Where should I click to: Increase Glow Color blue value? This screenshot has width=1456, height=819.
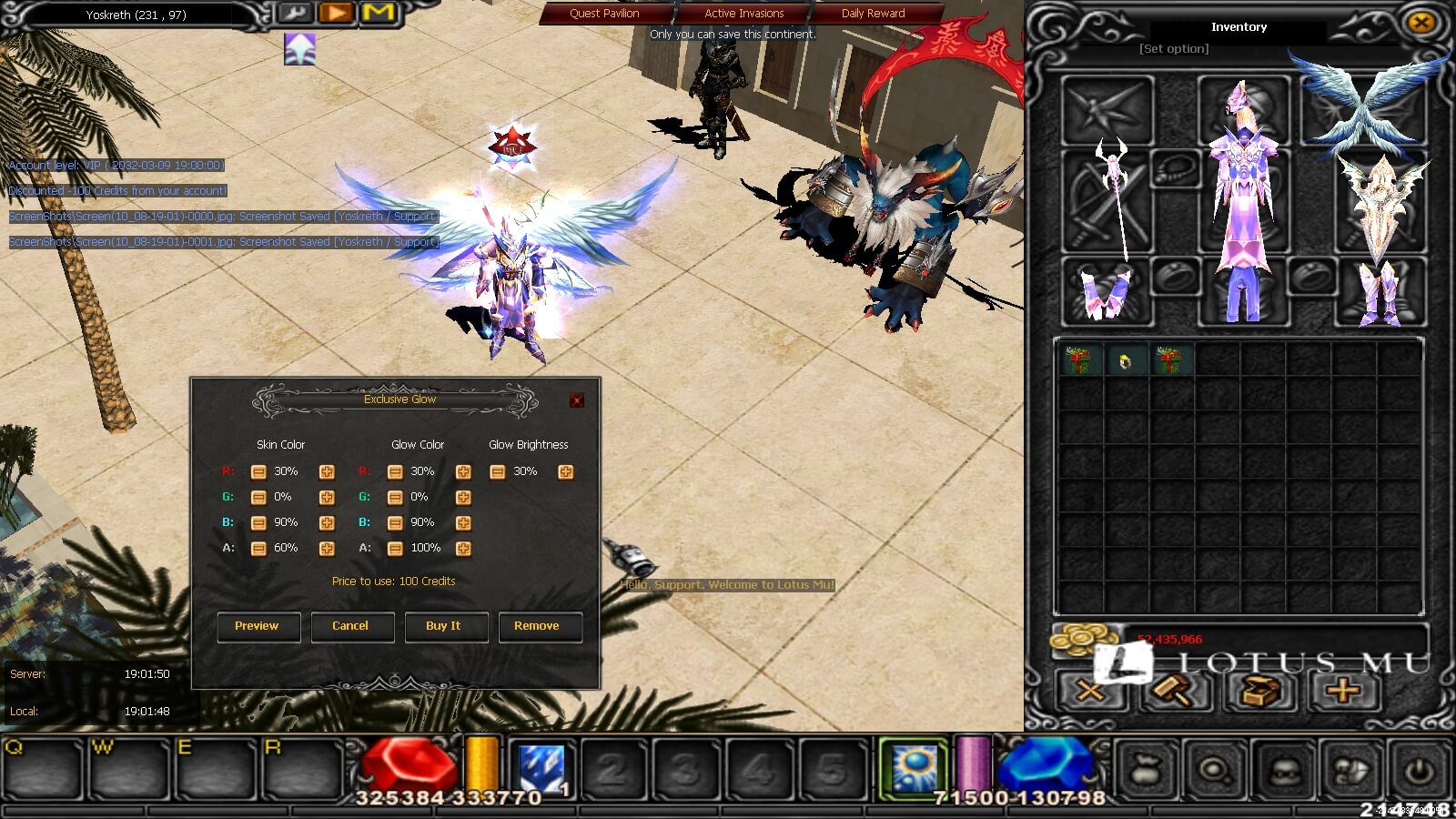point(463,522)
